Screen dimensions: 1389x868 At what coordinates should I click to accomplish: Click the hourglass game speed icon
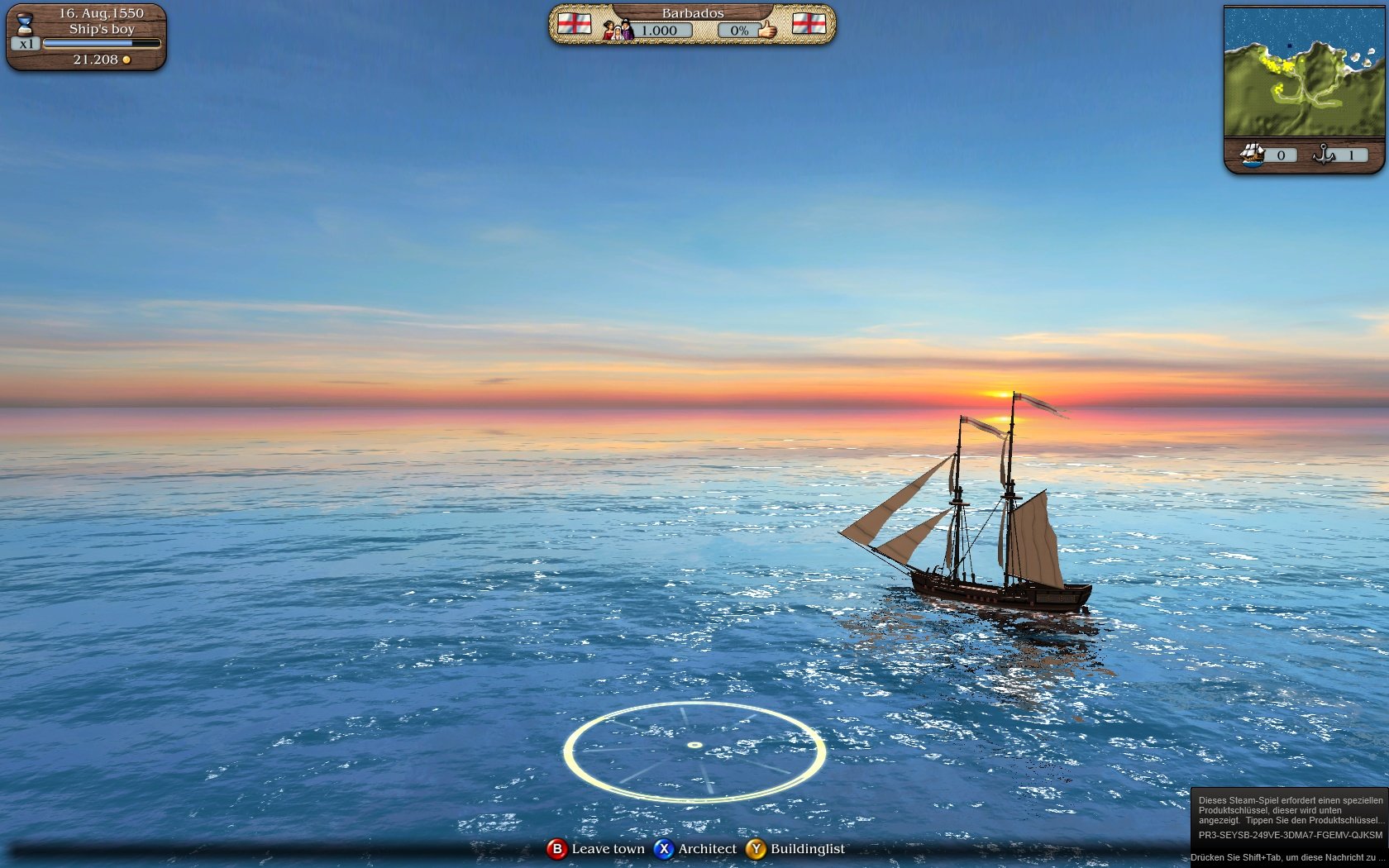25,22
